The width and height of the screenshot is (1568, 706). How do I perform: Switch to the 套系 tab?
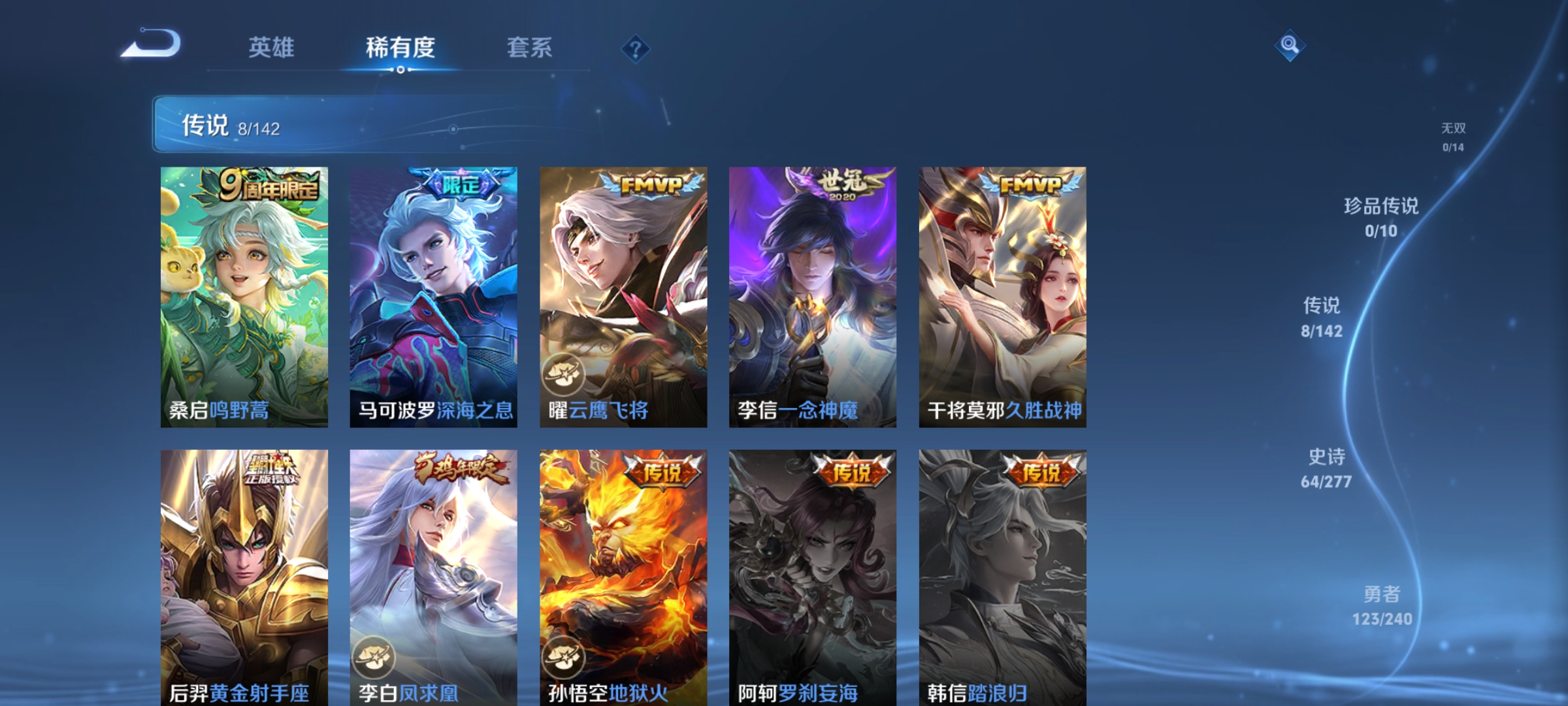pyautogui.click(x=531, y=48)
